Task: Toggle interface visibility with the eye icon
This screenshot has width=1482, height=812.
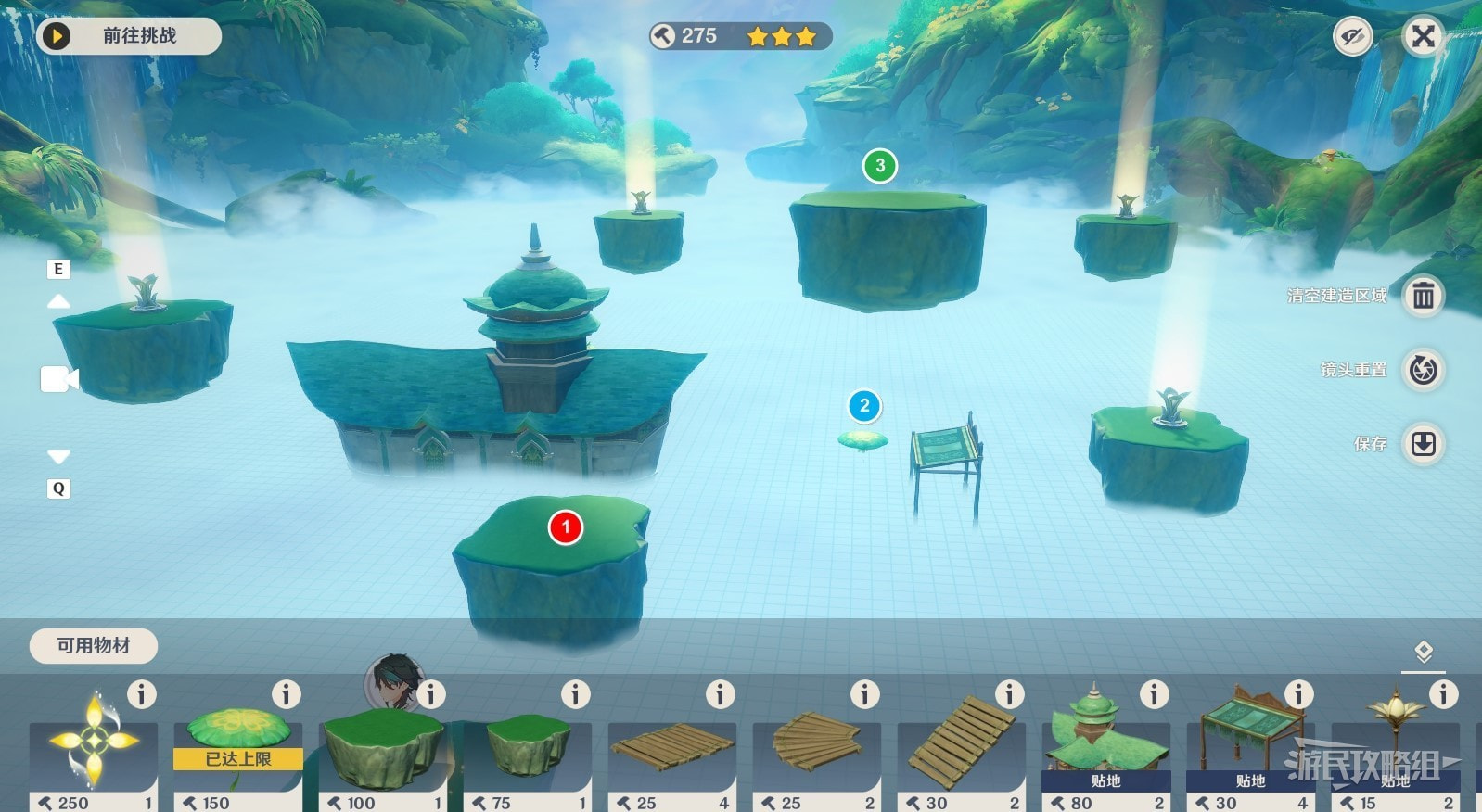Action: pos(1352,37)
